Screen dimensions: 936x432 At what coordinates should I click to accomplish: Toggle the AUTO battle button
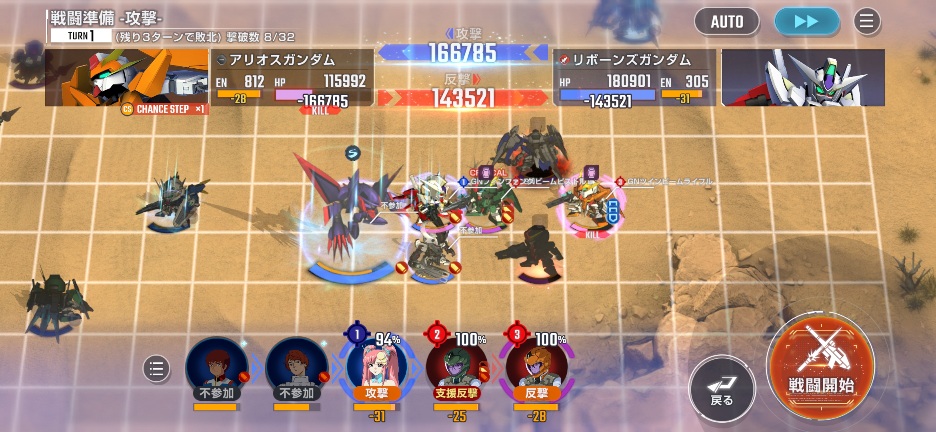tap(727, 21)
